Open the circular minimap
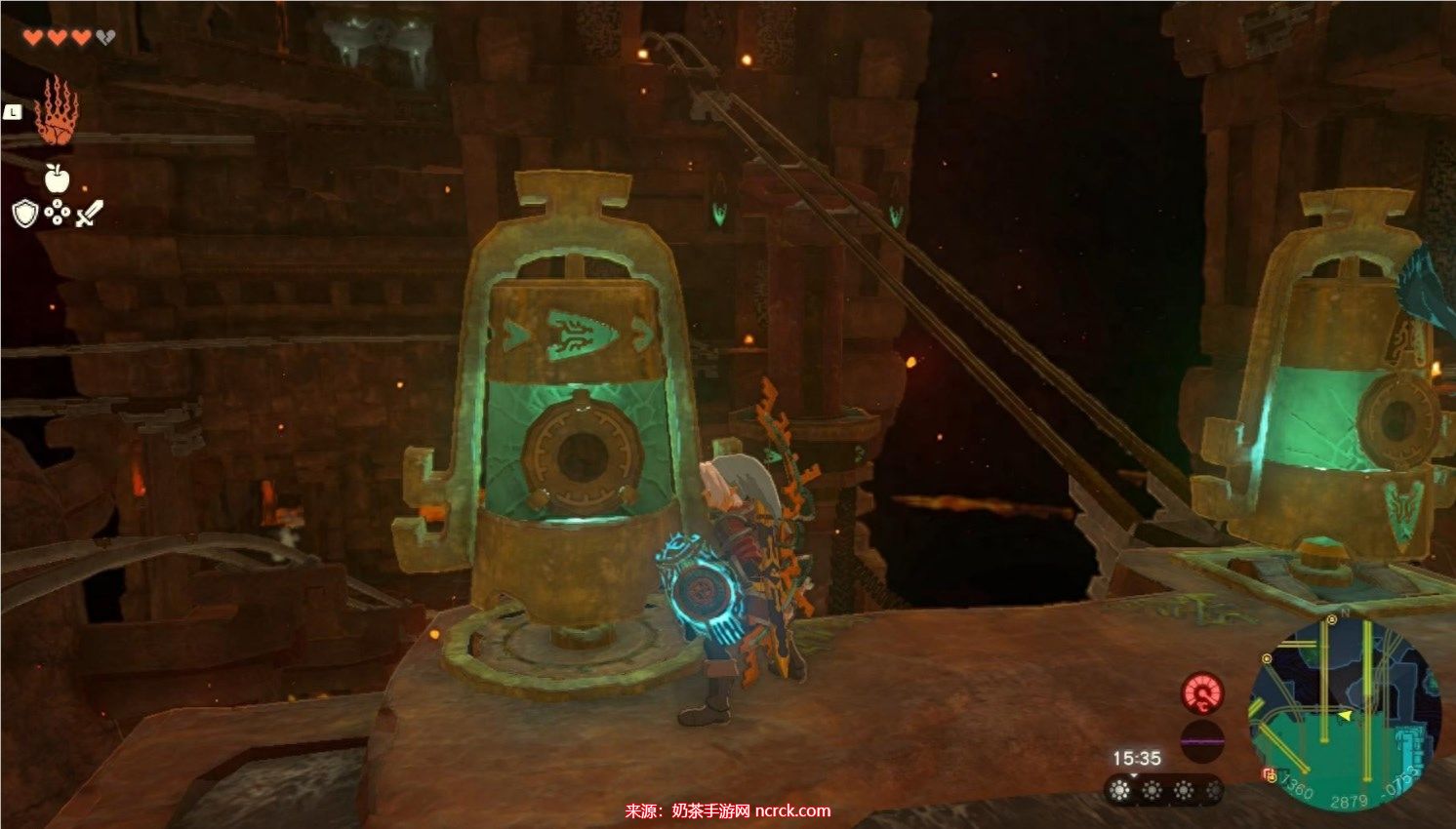 [1345, 713]
